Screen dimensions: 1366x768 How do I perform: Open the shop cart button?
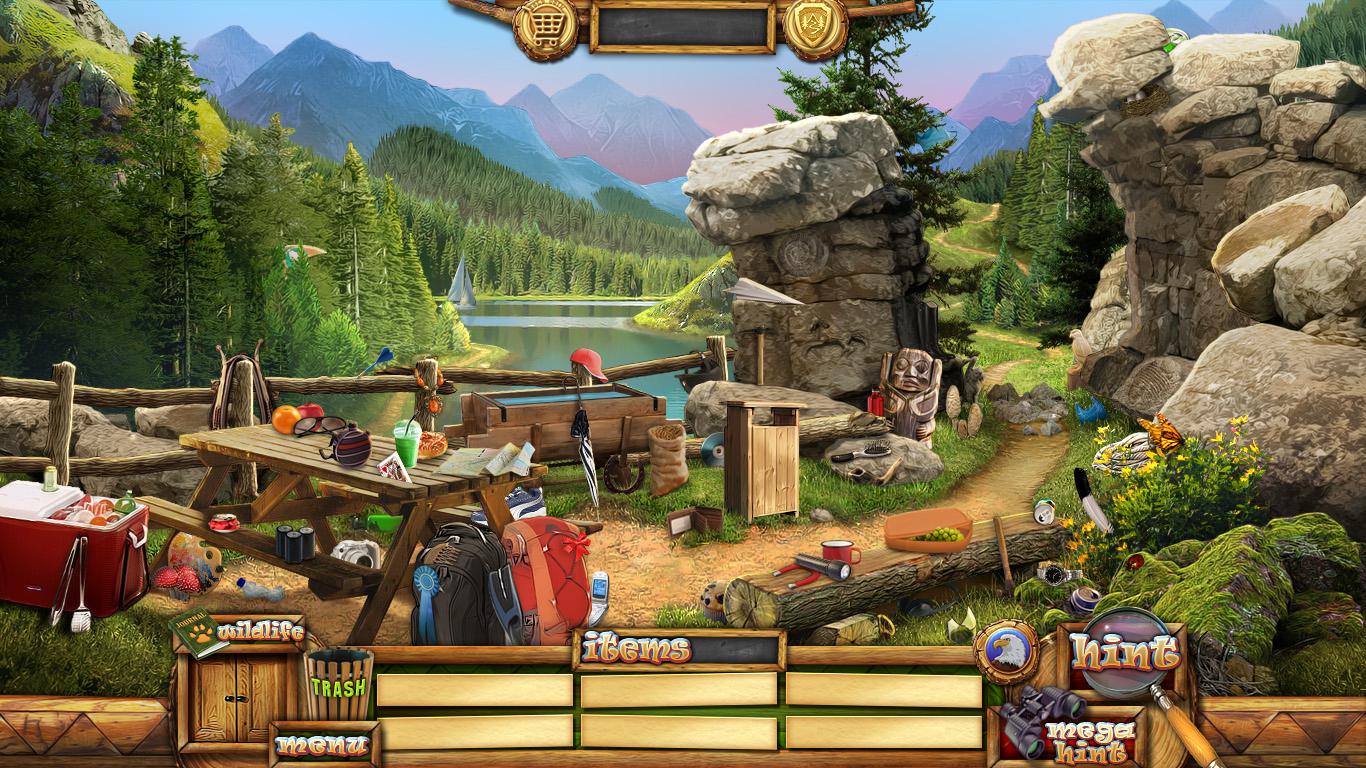click(545, 27)
